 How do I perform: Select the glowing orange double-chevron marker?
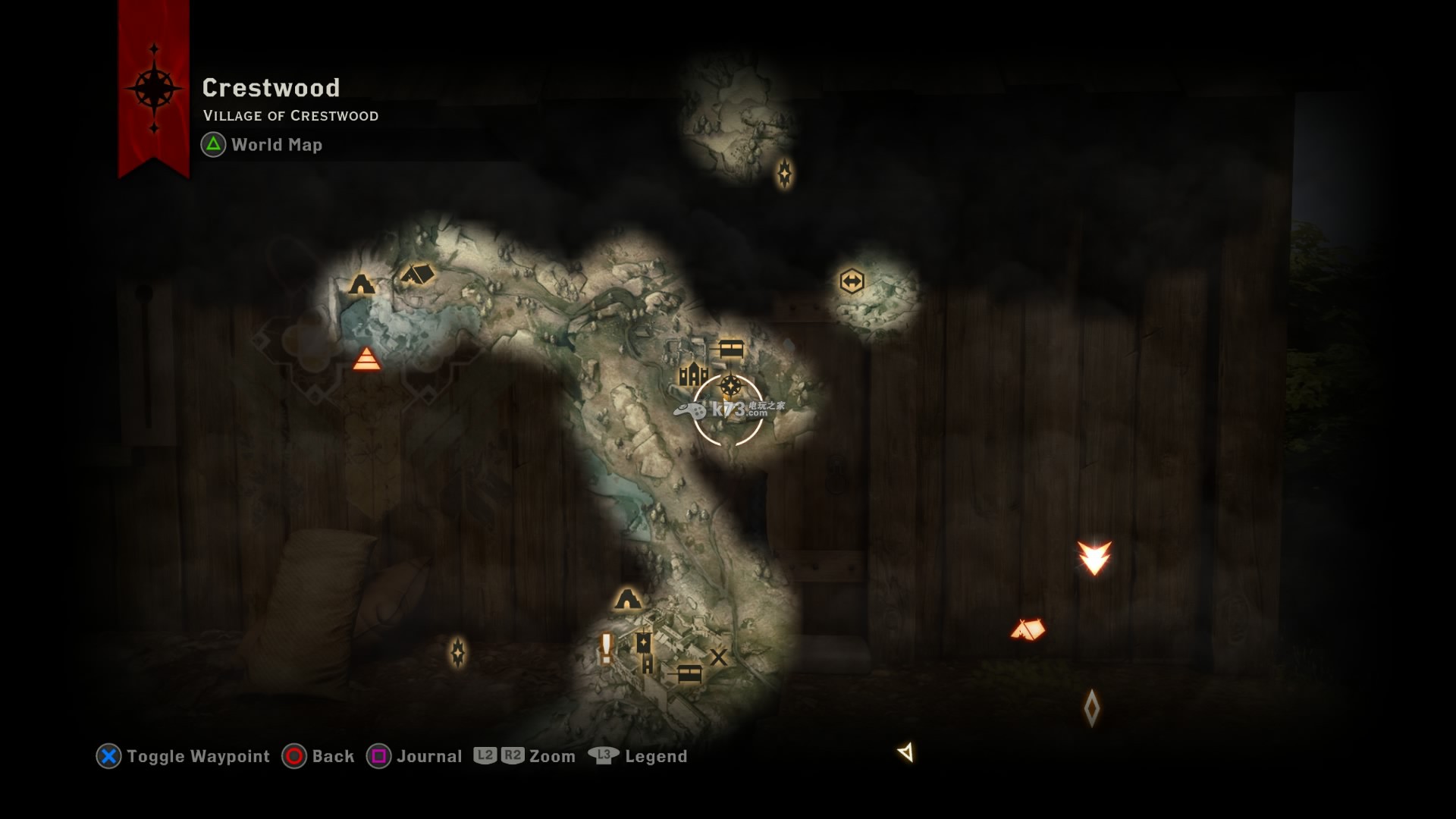pos(1094,557)
